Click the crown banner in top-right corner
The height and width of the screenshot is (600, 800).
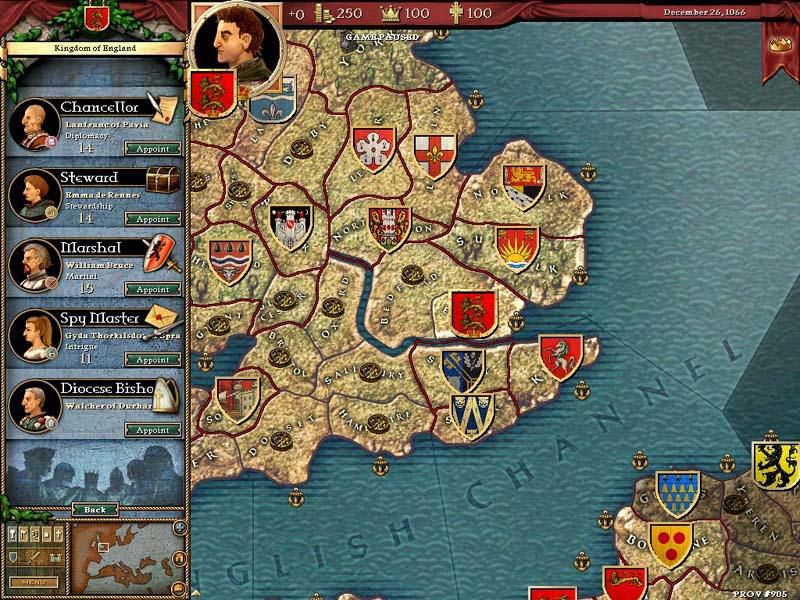(781, 45)
